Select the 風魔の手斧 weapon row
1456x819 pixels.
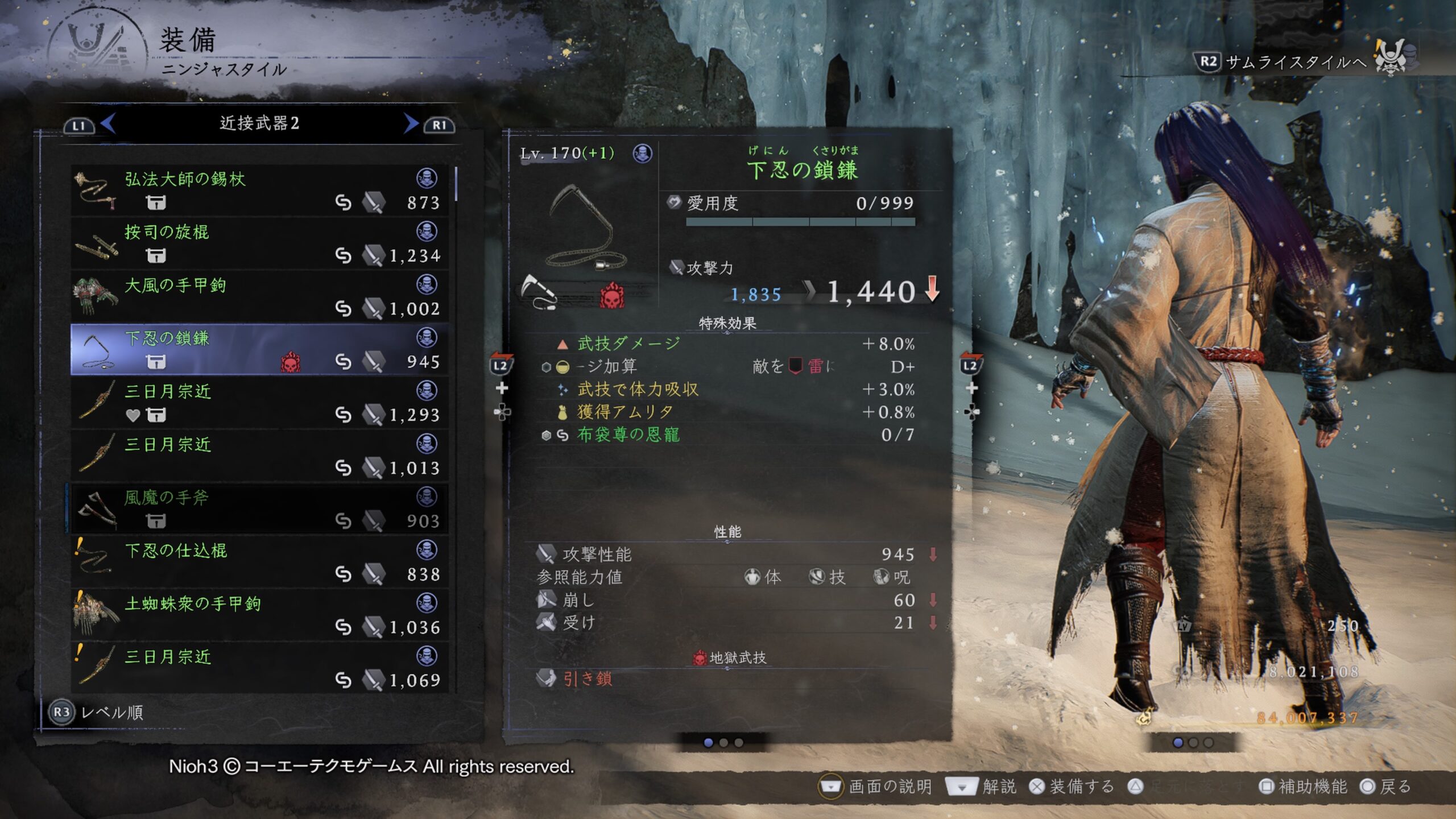click(x=259, y=508)
